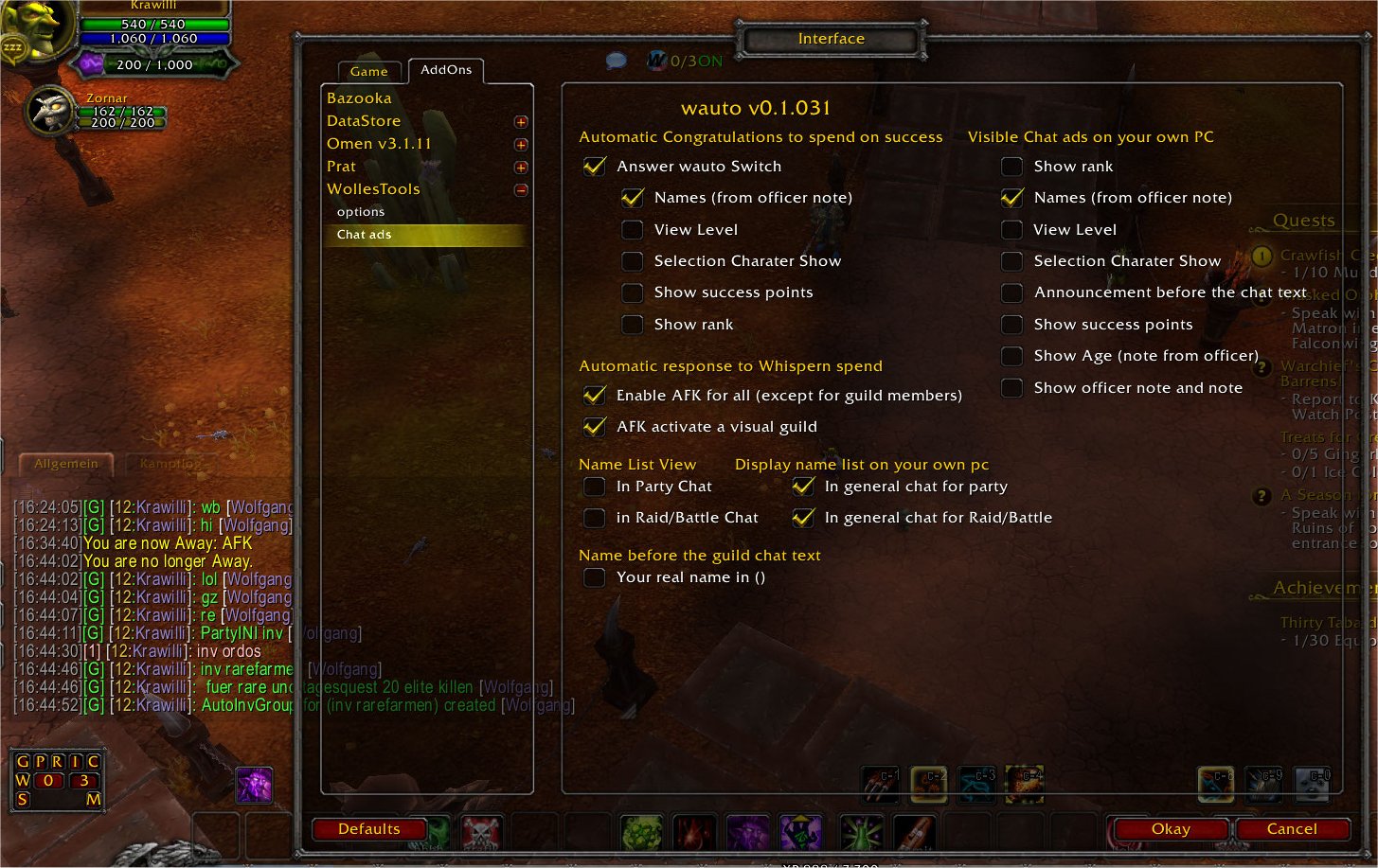This screenshot has width=1378, height=868.
Task: Expand the DataStore addon options
Action: pyautogui.click(x=520, y=121)
